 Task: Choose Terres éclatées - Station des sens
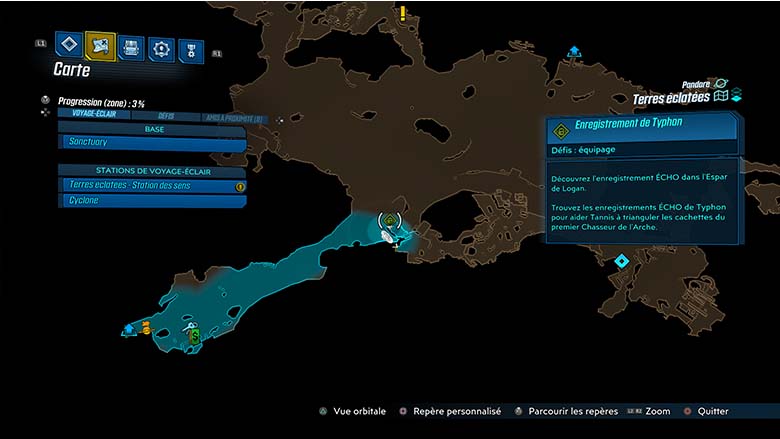point(151,185)
